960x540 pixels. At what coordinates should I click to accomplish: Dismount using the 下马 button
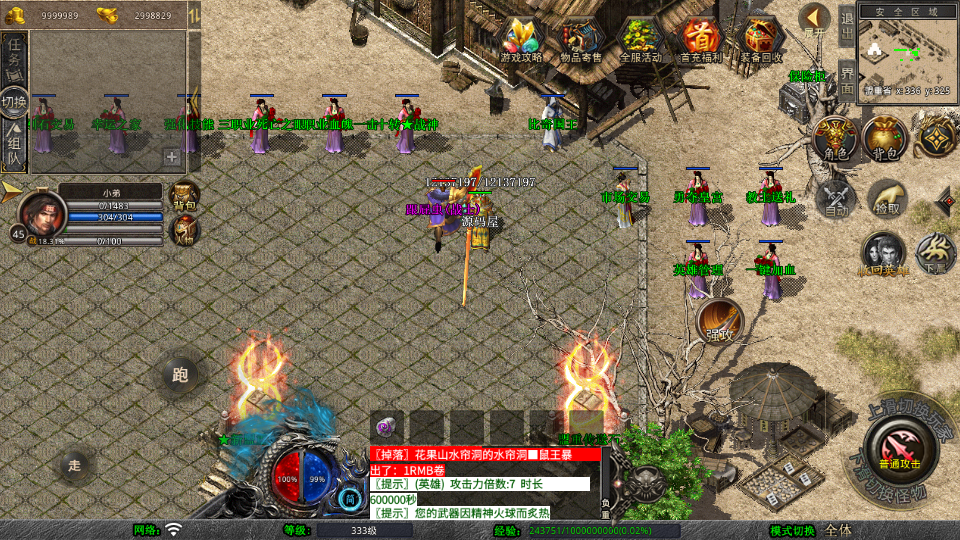pos(936,254)
